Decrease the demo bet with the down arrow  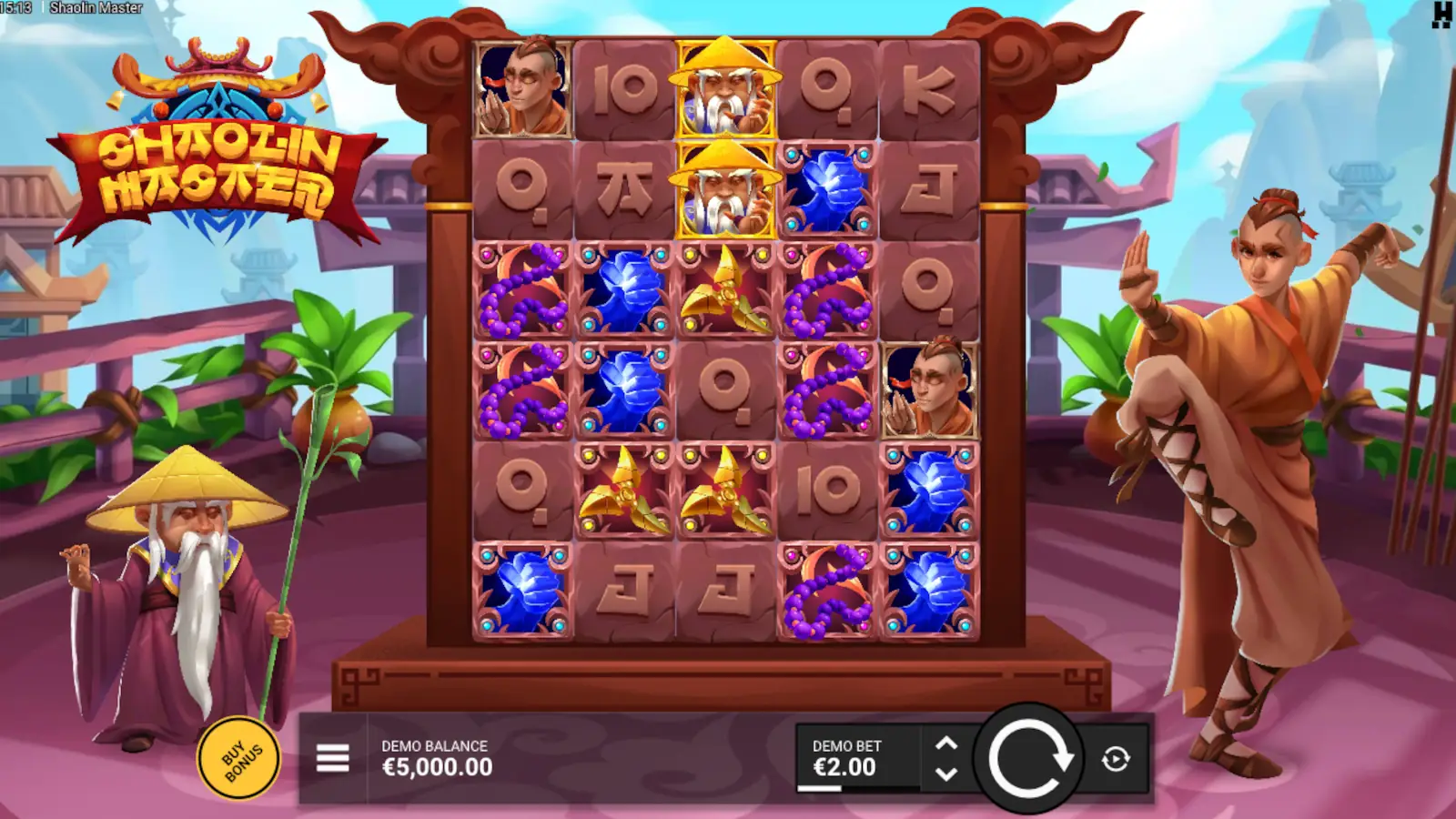pos(946,775)
